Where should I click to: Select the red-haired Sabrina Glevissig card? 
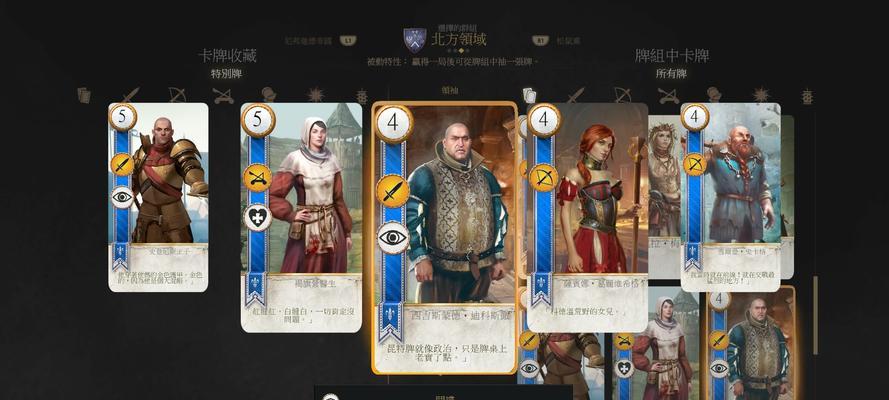tap(590, 215)
